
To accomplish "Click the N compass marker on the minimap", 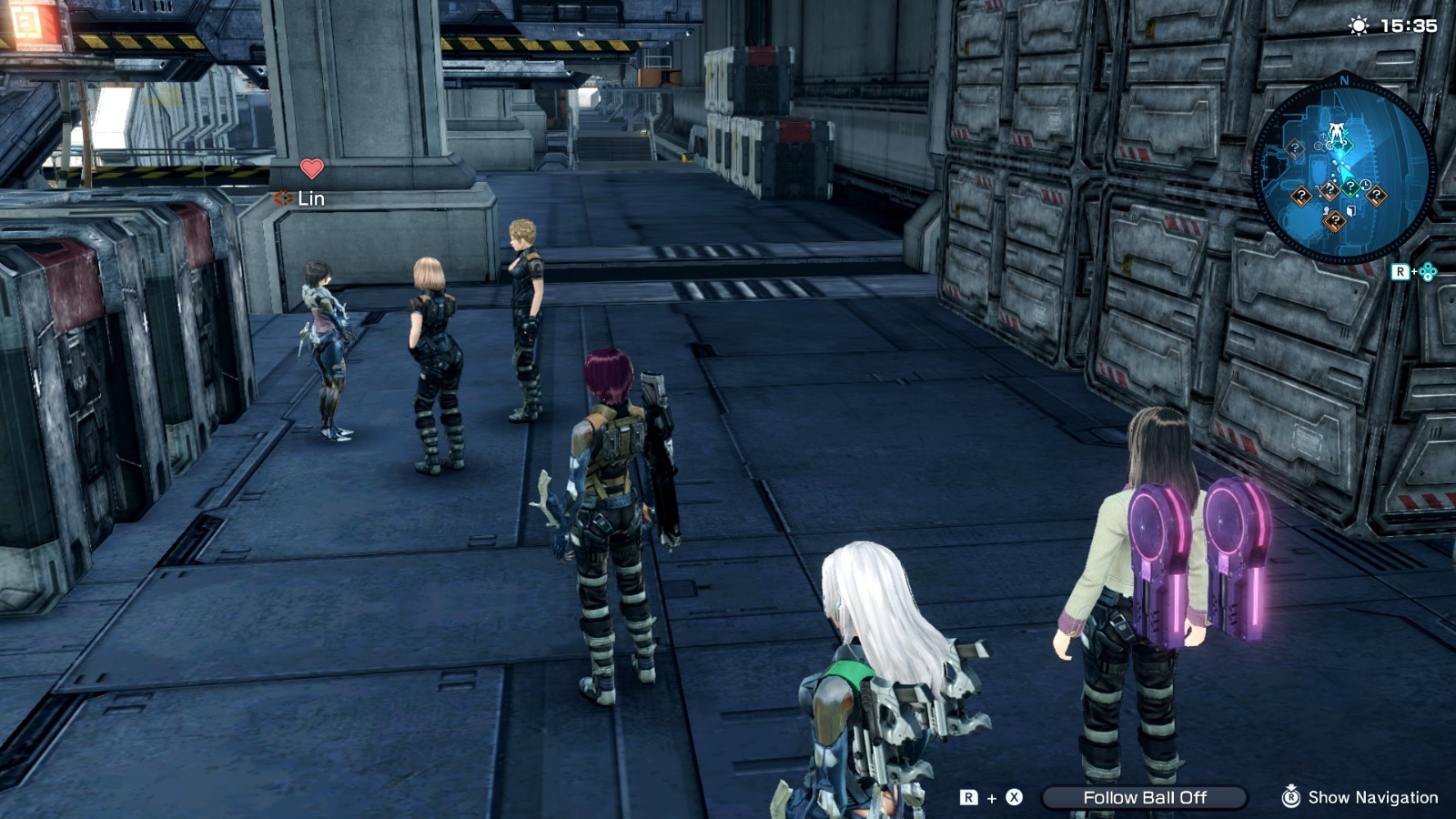I will tap(1345, 82).
